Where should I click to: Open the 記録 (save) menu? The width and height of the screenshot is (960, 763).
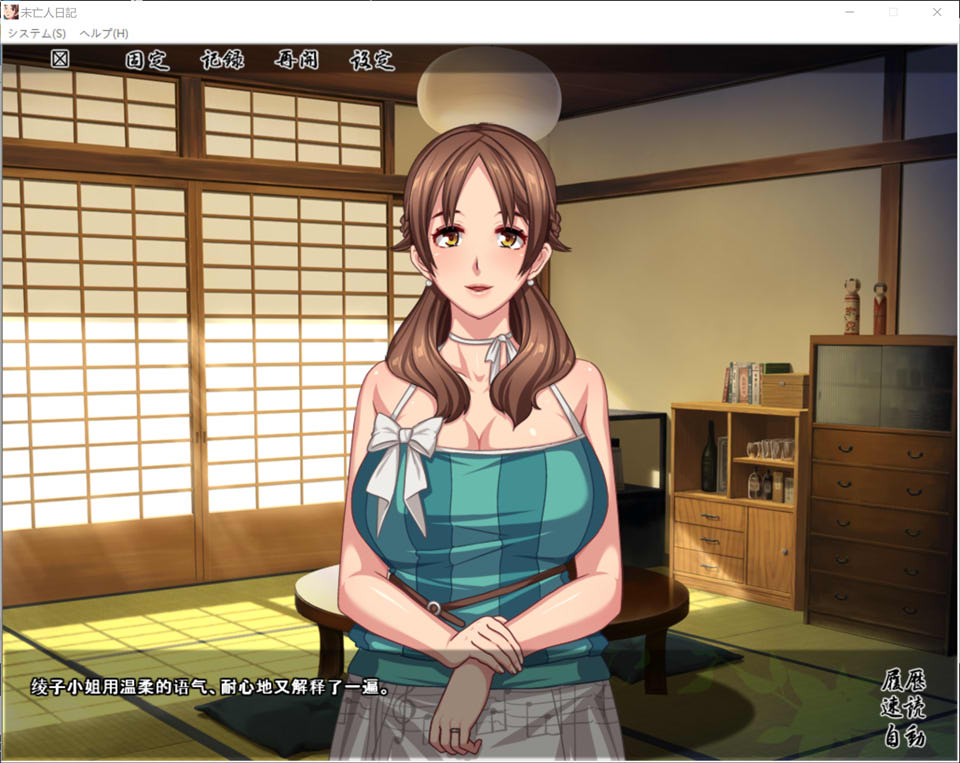[x=221, y=60]
